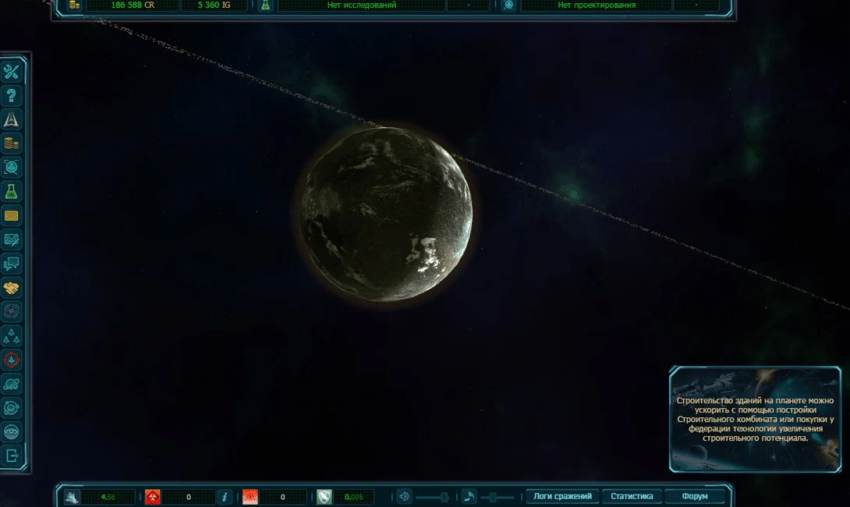Click the exit door icon in sidebar
The height and width of the screenshot is (507, 850).
pos(12,456)
